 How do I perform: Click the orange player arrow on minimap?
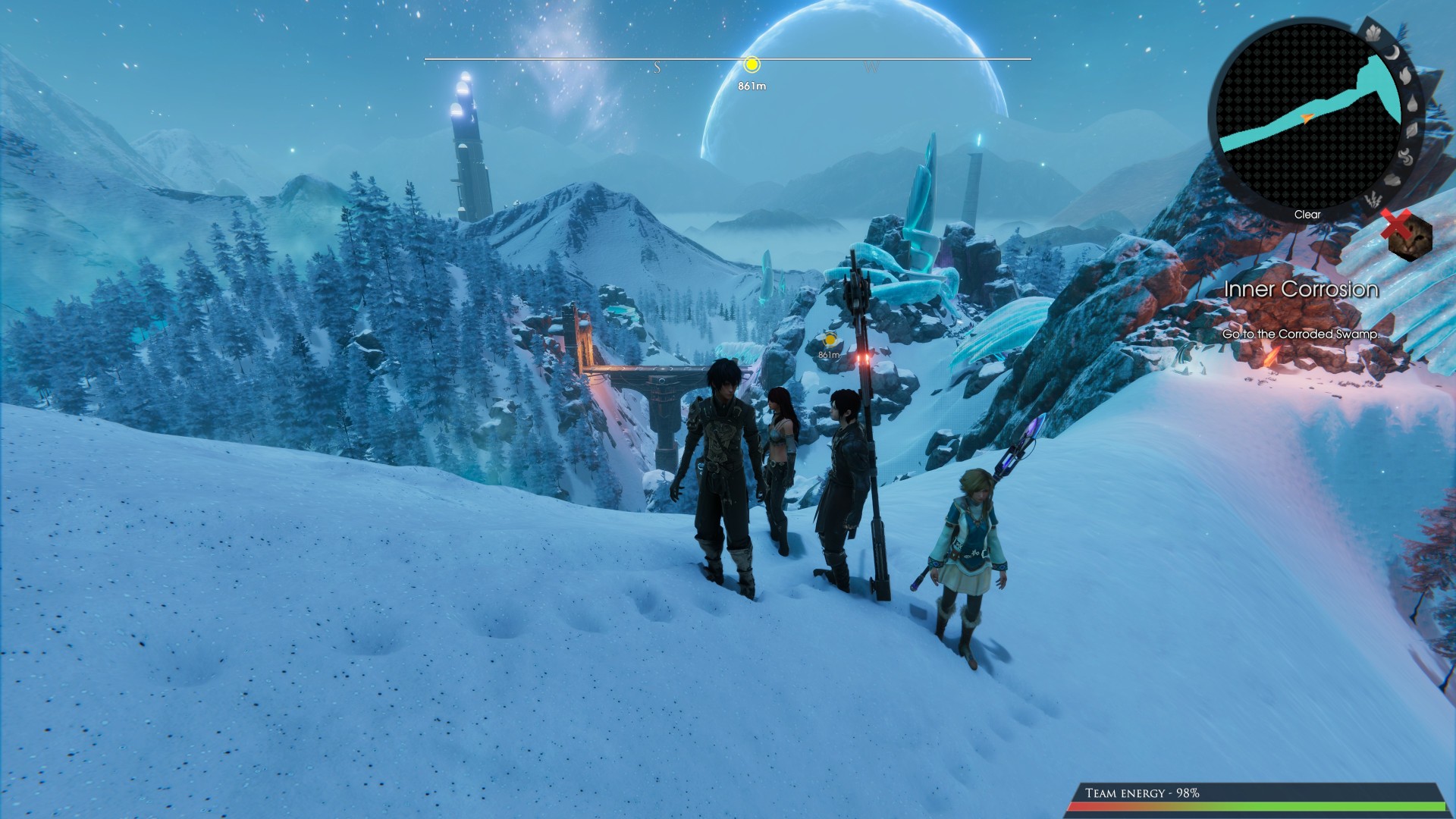(x=1306, y=118)
